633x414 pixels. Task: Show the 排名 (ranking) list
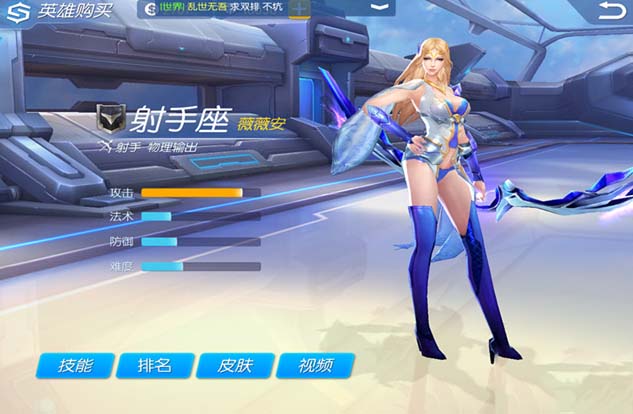155,365
